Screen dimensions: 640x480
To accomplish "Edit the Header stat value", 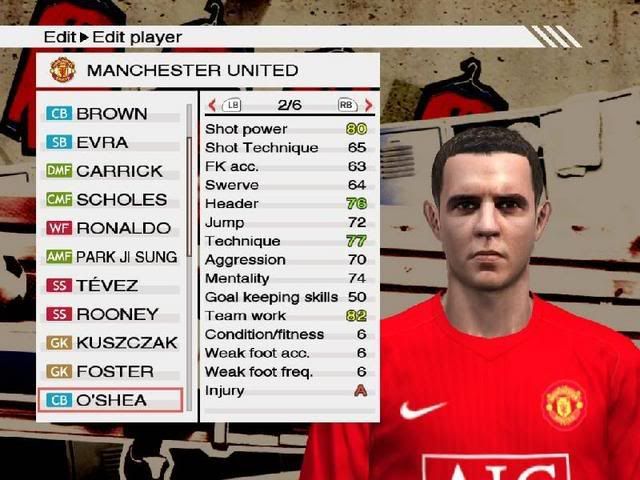I will (356, 204).
